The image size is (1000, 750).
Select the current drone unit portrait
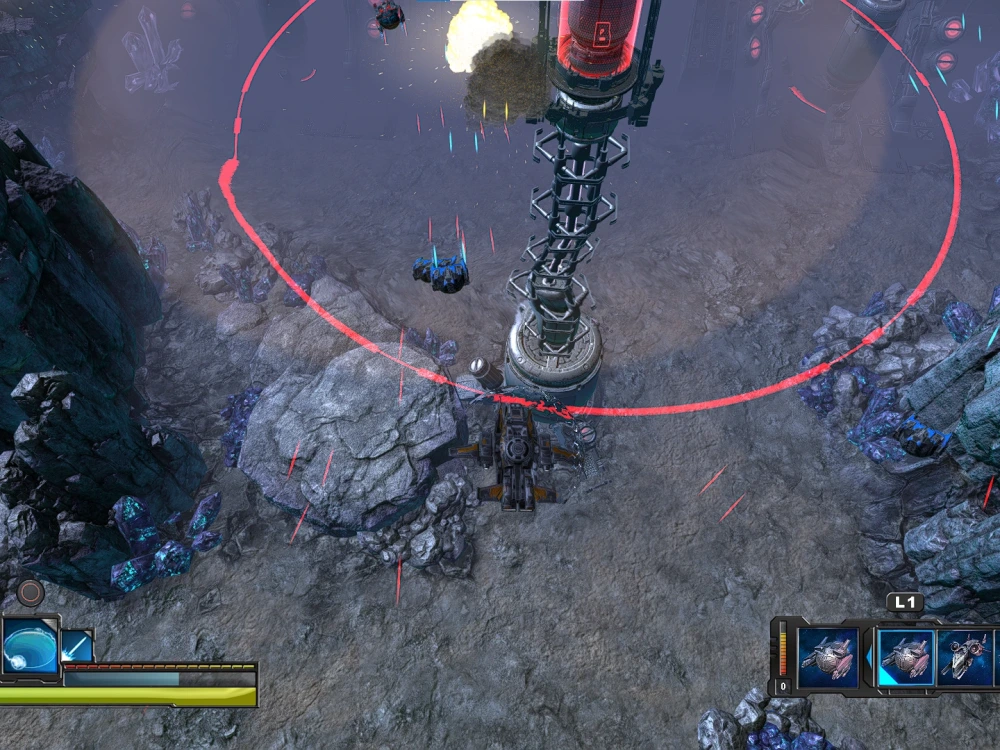[827, 656]
